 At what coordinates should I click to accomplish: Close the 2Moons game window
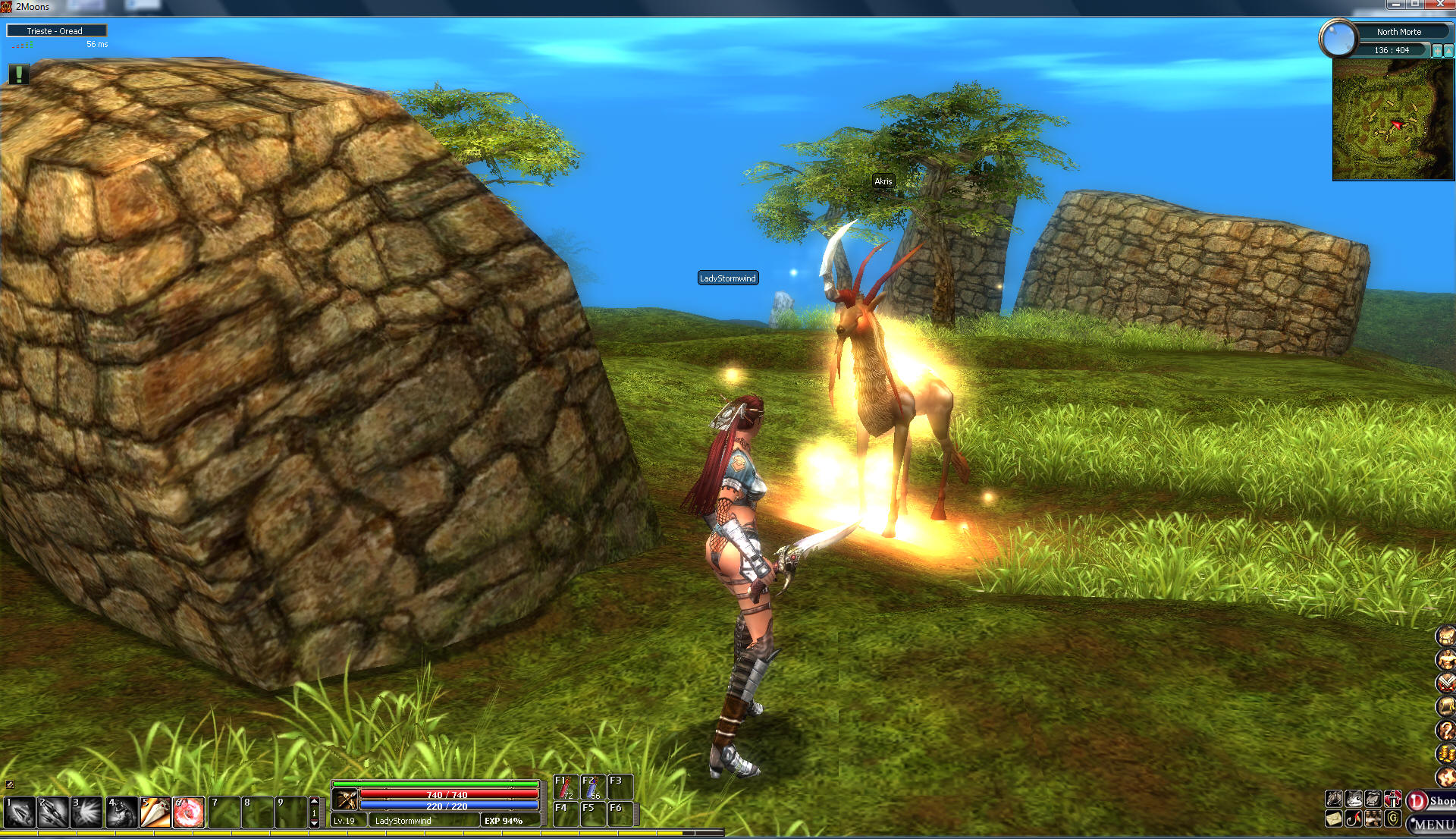coord(1440,5)
